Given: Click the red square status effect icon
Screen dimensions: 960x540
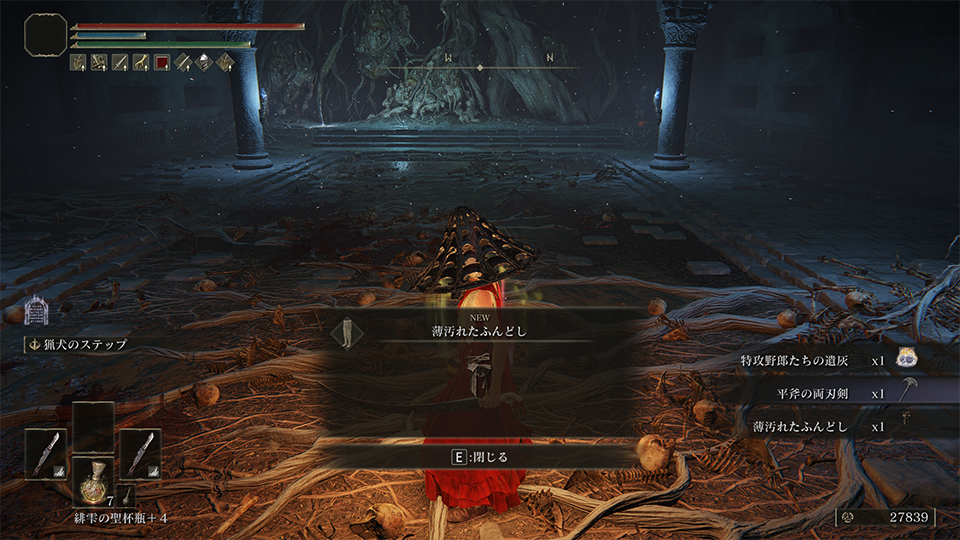Looking at the screenshot, I should (162, 62).
